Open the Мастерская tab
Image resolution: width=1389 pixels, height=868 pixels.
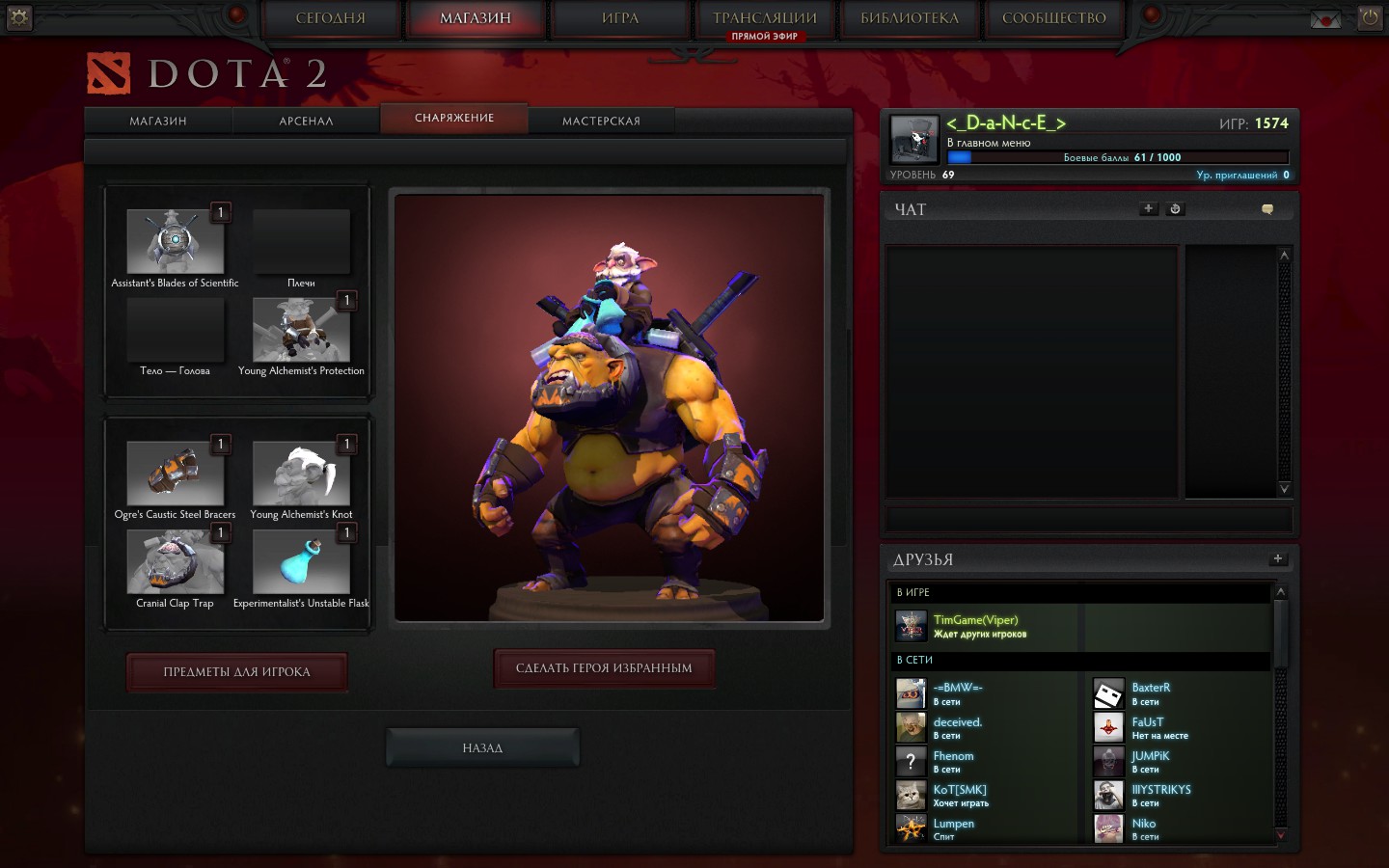pos(601,121)
